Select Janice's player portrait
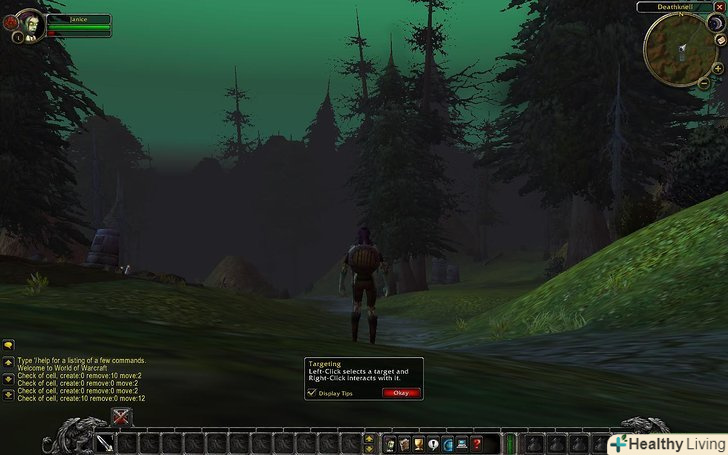 [28, 25]
